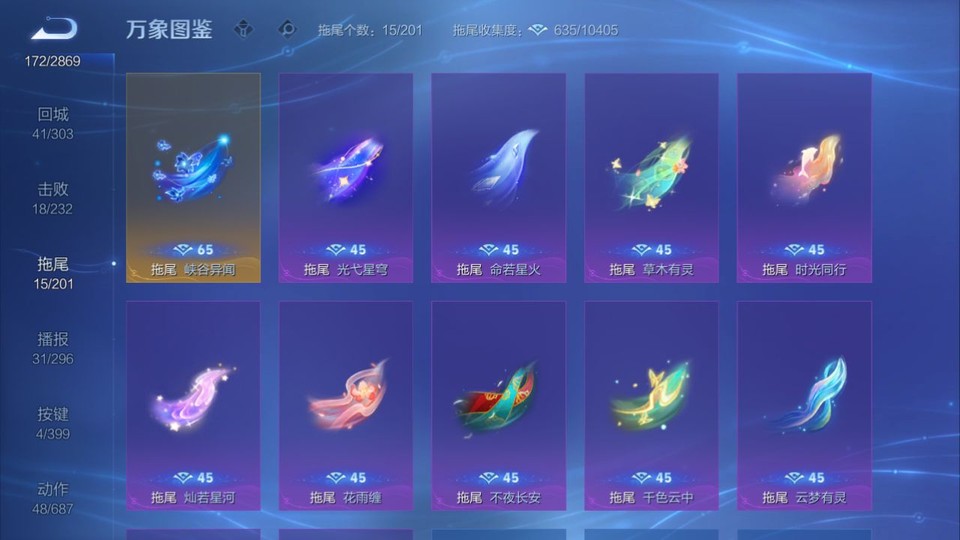960x540 pixels.
Task: Open the 击败 category tab
Action: [x=54, y=198]
